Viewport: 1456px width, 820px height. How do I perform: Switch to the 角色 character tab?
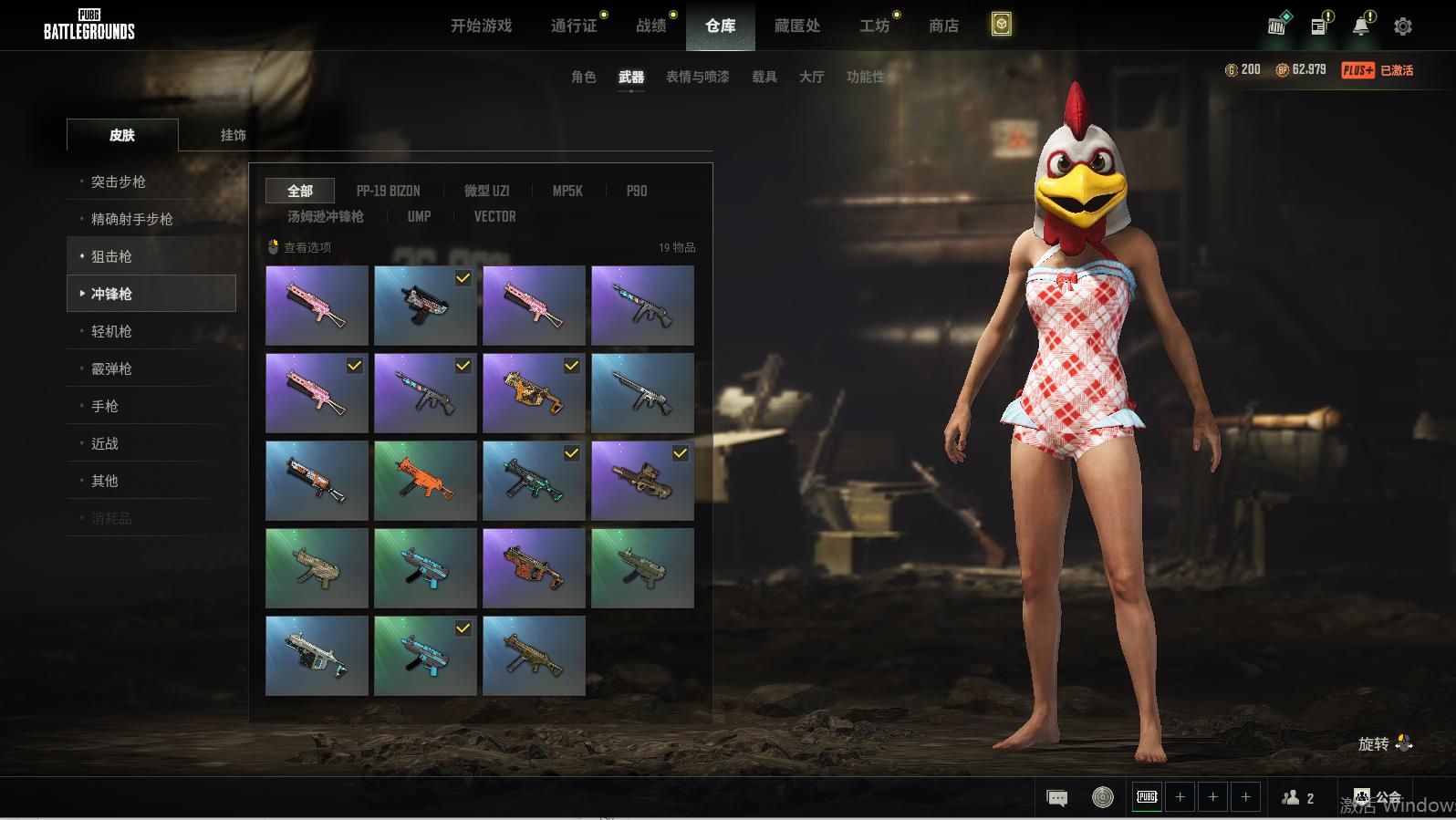coord(583,77)
